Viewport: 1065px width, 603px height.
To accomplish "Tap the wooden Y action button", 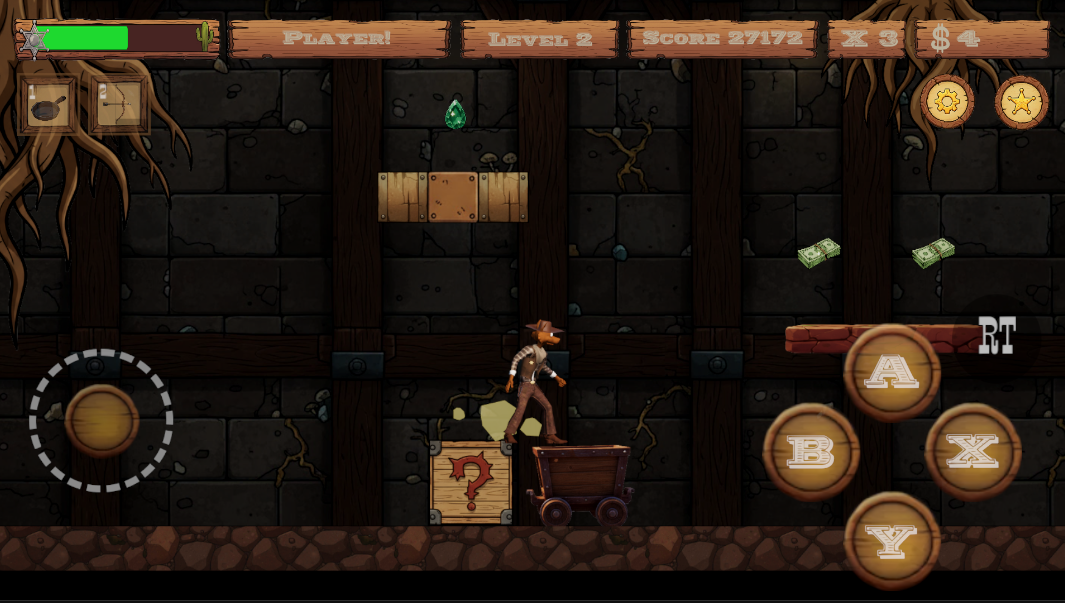I will [x=892, y=540].
